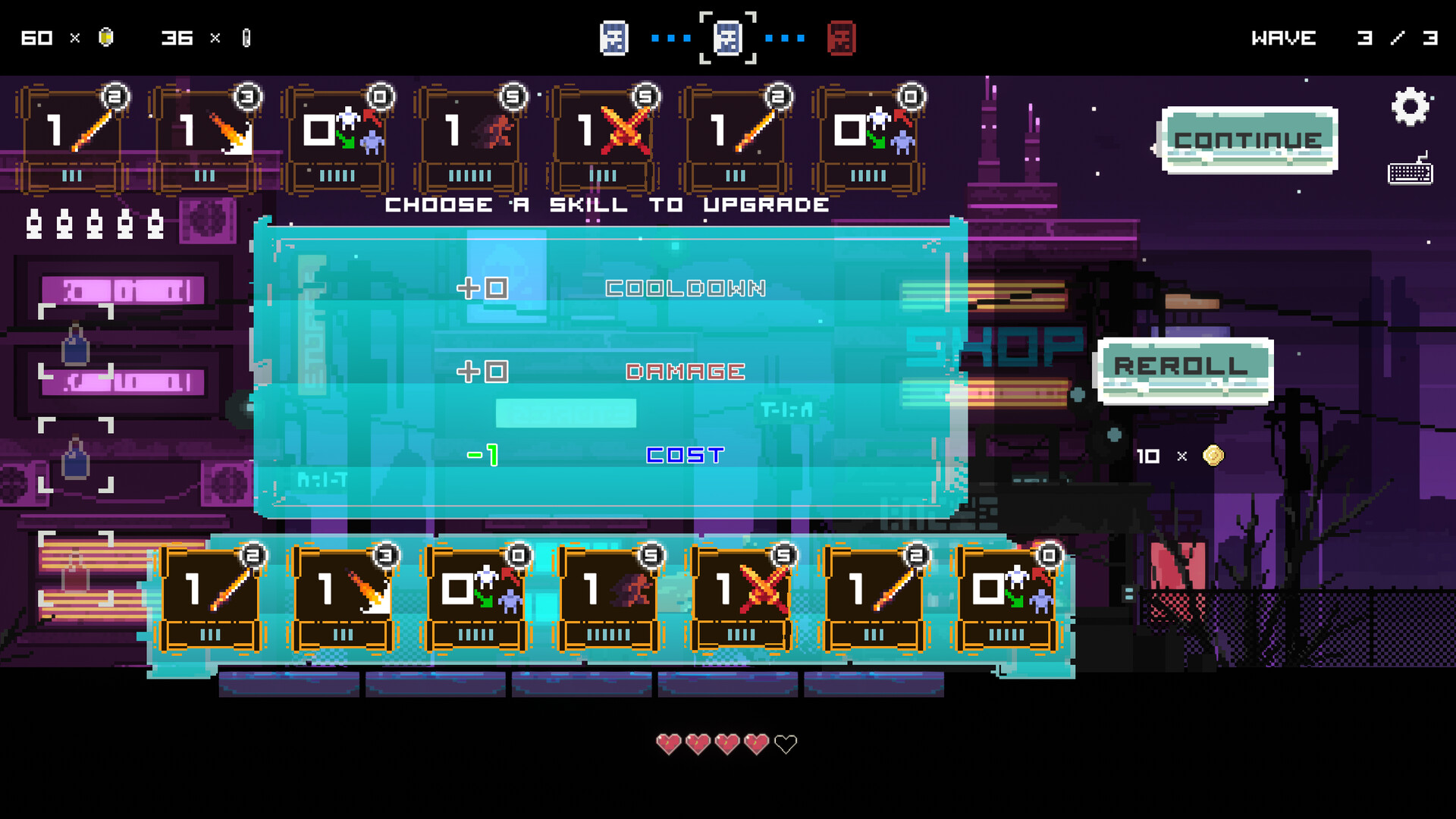Click the coin icon beside the 60 counter

(104, 36)
